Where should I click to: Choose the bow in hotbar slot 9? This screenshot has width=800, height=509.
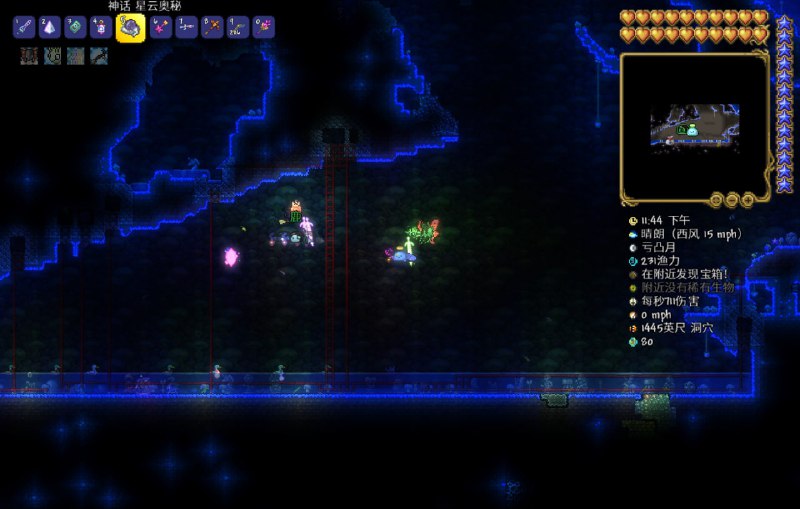click(x=238, y=27)
